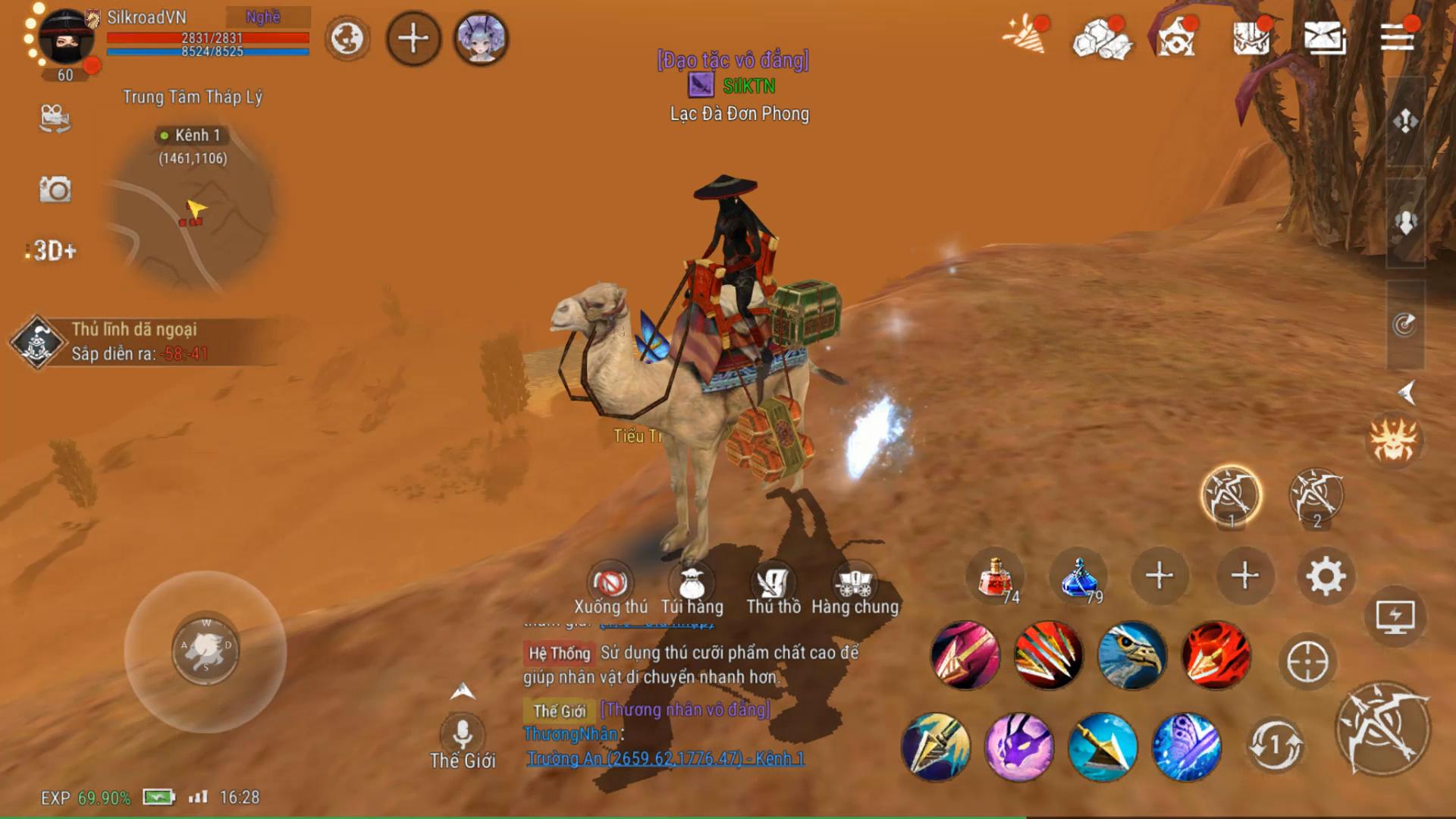1456x819 pixels.
Task: Tap the screenshot camera icon
Action: point(55,188)
